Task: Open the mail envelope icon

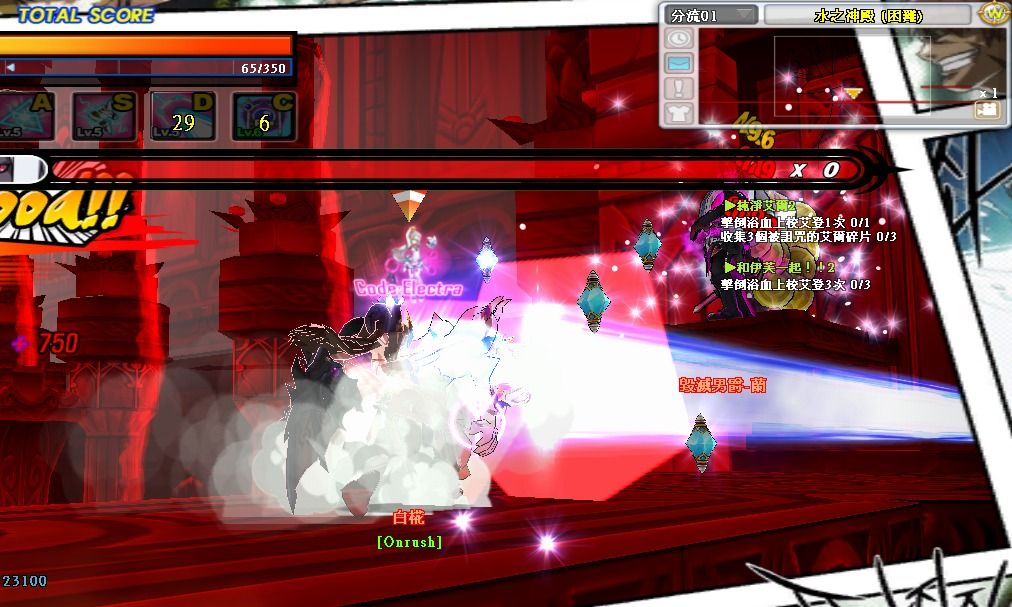Action: (679, 63)
